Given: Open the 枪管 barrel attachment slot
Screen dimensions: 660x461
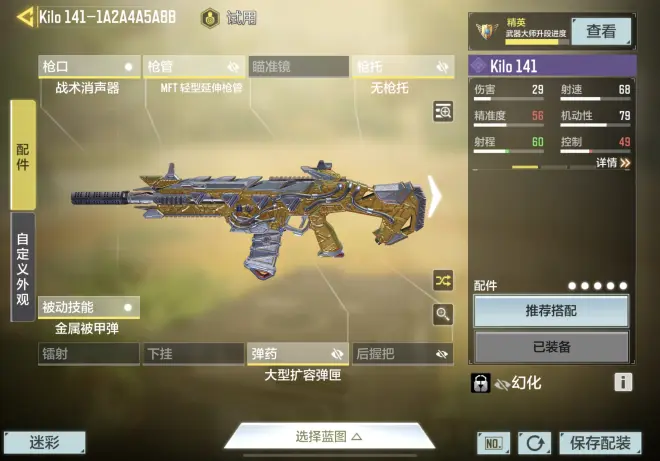Looking at the screenshot, I should point(194,67).
